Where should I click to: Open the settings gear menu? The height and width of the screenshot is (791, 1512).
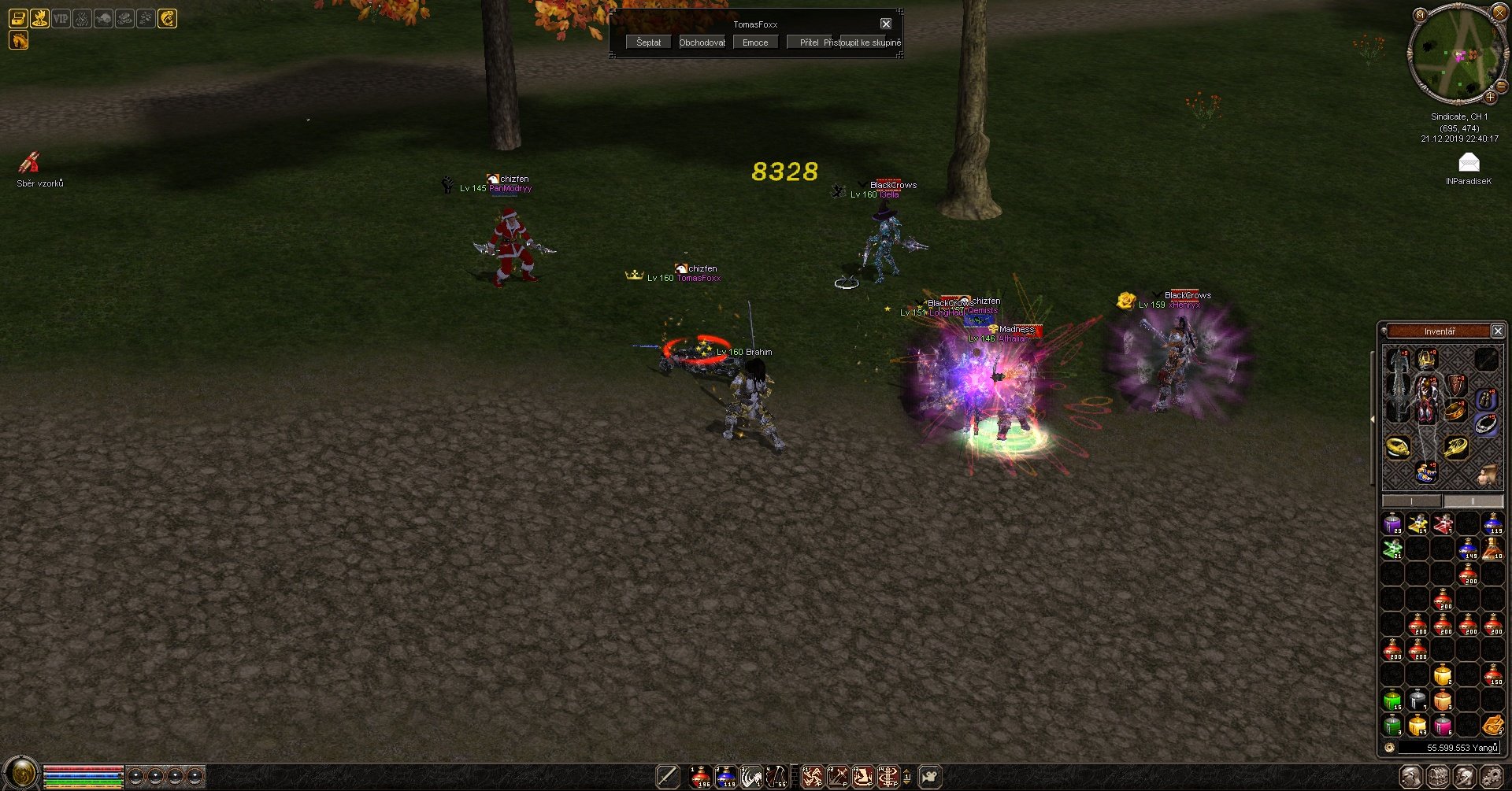click(x=1491, y=777)
